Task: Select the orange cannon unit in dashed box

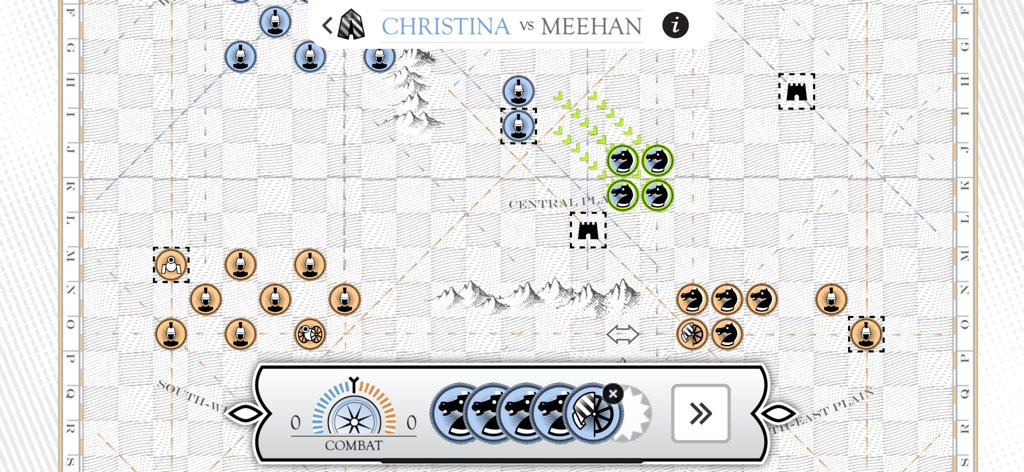Action: coord(171,265)
